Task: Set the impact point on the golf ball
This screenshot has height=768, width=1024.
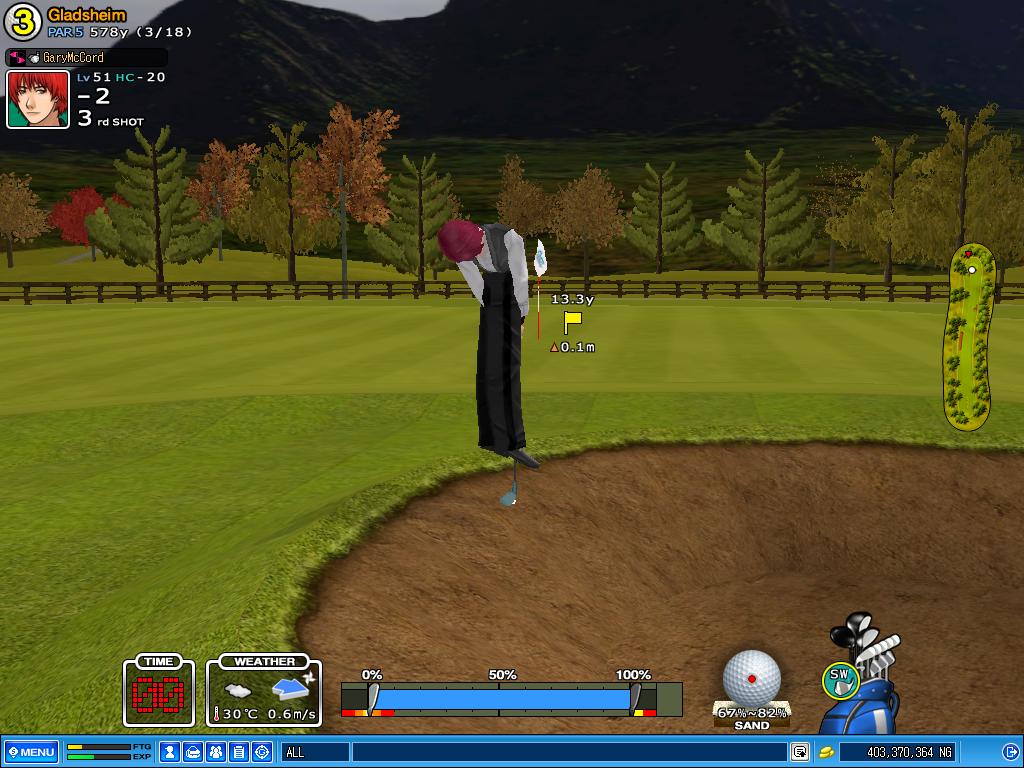Action: coord(751,677)
